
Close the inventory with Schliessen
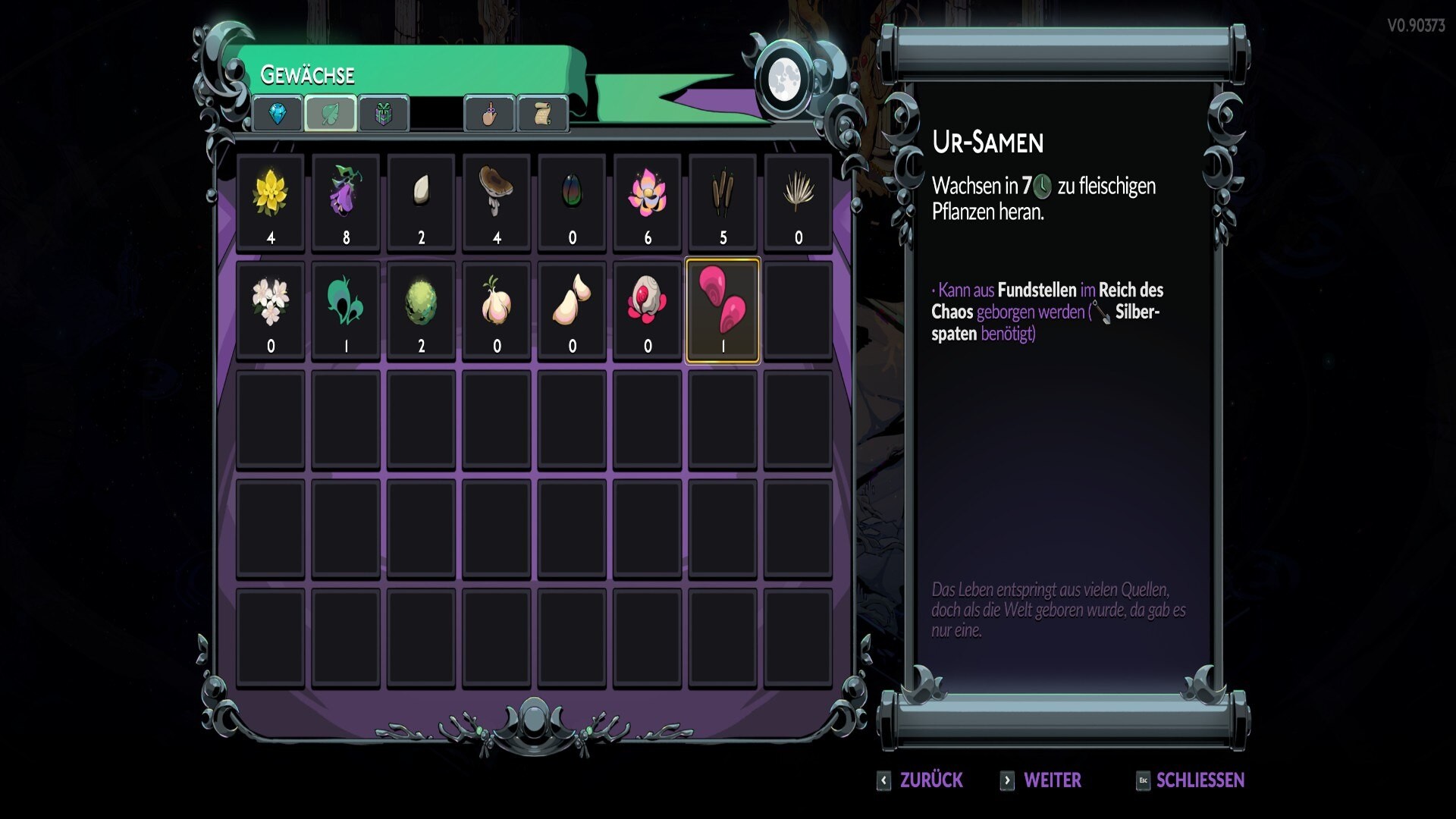[x=1191, y=780]
